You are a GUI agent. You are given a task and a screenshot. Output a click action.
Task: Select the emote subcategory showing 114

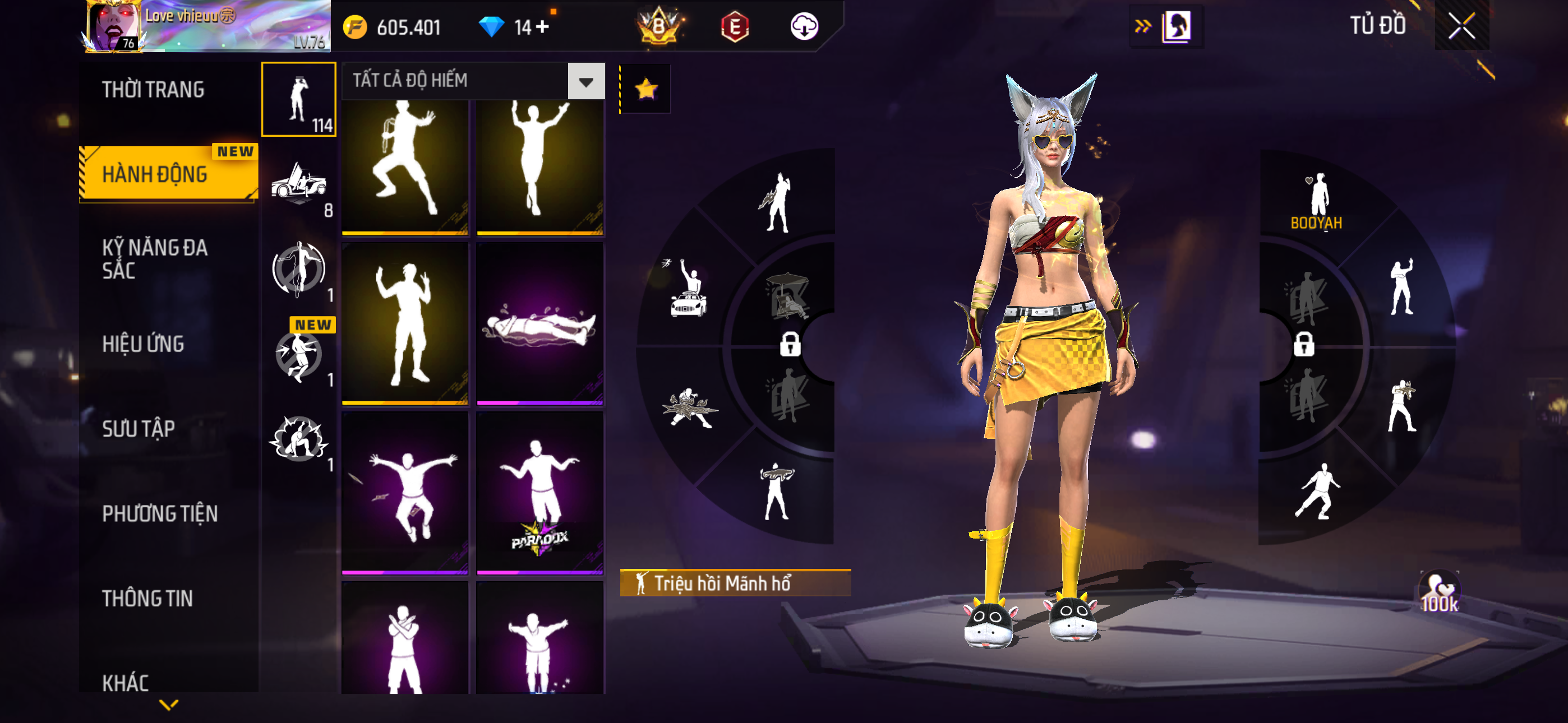click(x=298, y=99)
